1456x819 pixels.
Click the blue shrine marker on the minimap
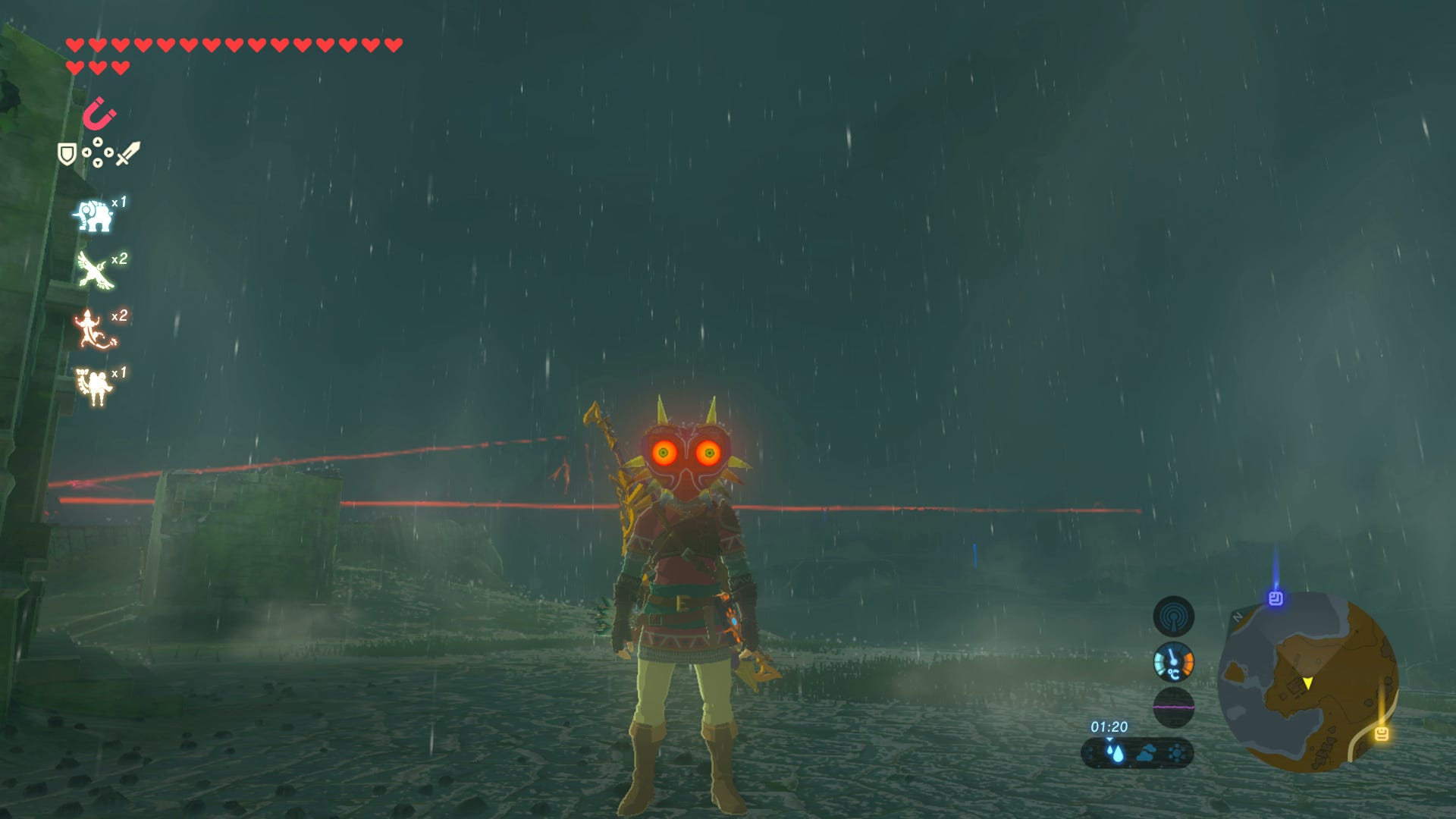click(x=1276, y=599)
